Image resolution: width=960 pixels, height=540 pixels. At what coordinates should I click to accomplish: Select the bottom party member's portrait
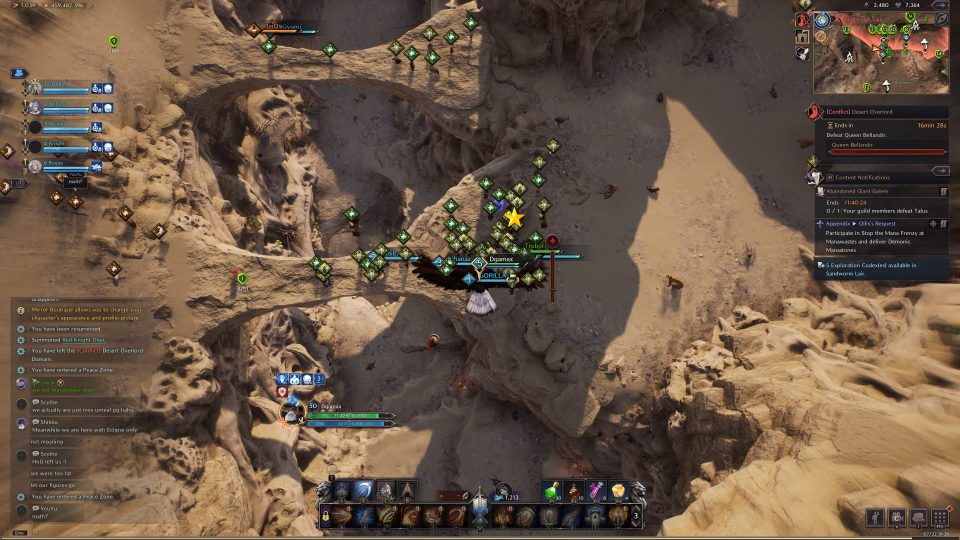(x=35, y=167)
